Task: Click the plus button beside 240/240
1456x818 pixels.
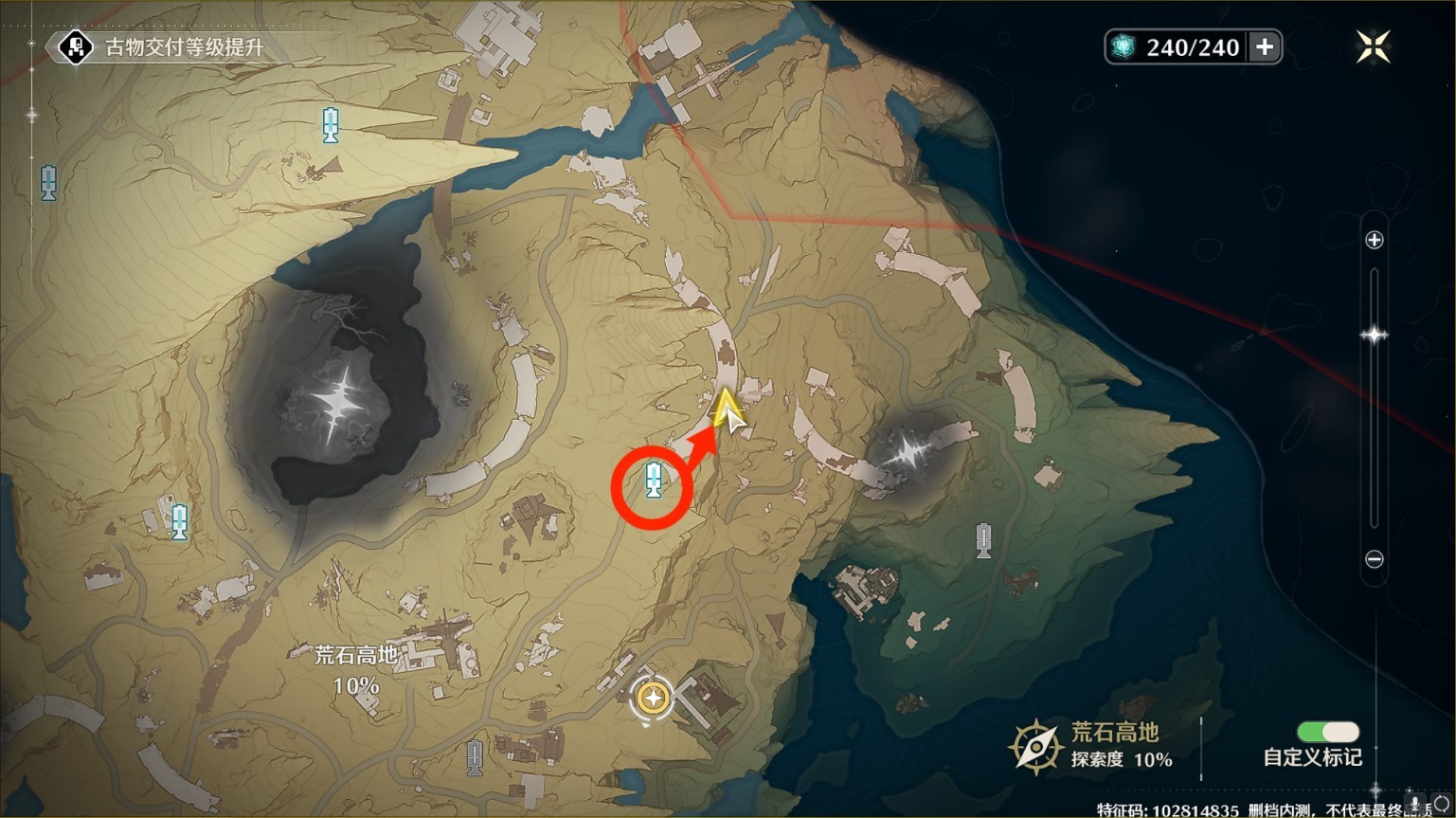Action: click(1265, 47)
